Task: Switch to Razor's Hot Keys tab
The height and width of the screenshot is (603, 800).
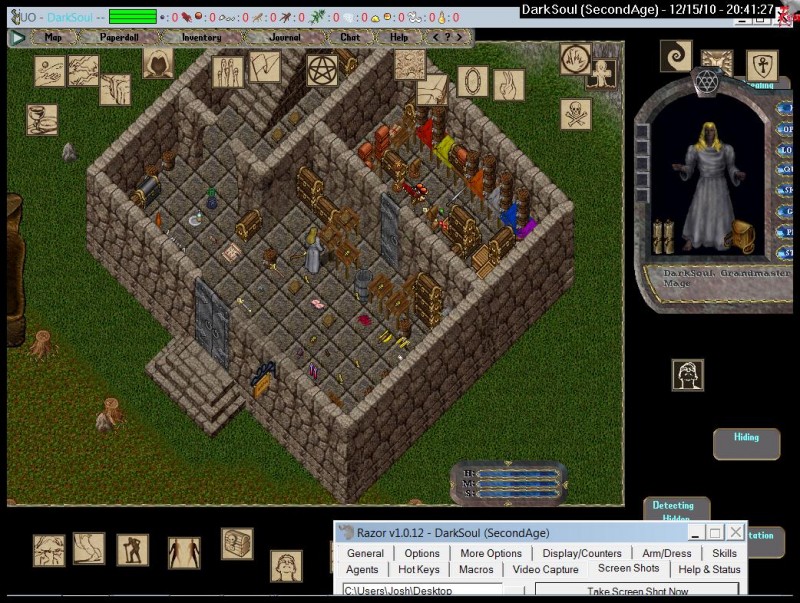Action: [418, 569]
